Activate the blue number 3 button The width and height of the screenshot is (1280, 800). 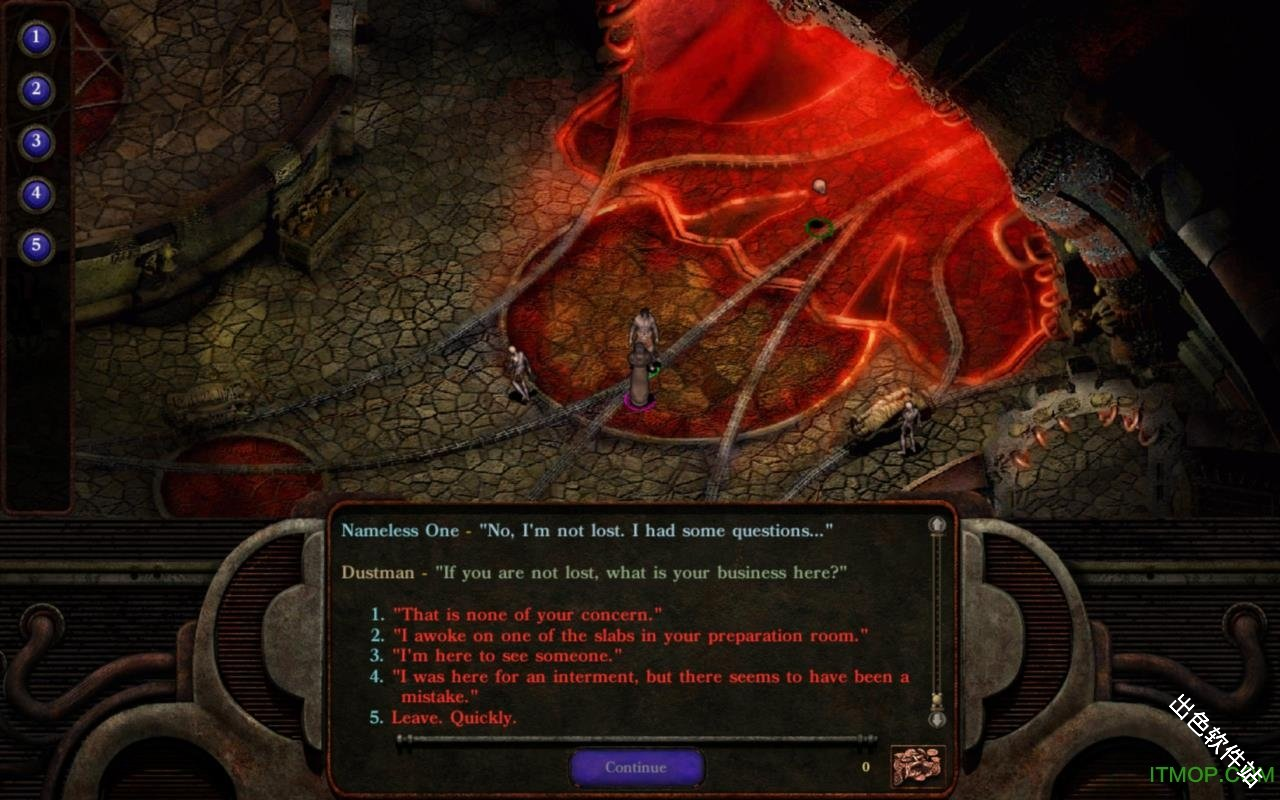coord(37,141)
